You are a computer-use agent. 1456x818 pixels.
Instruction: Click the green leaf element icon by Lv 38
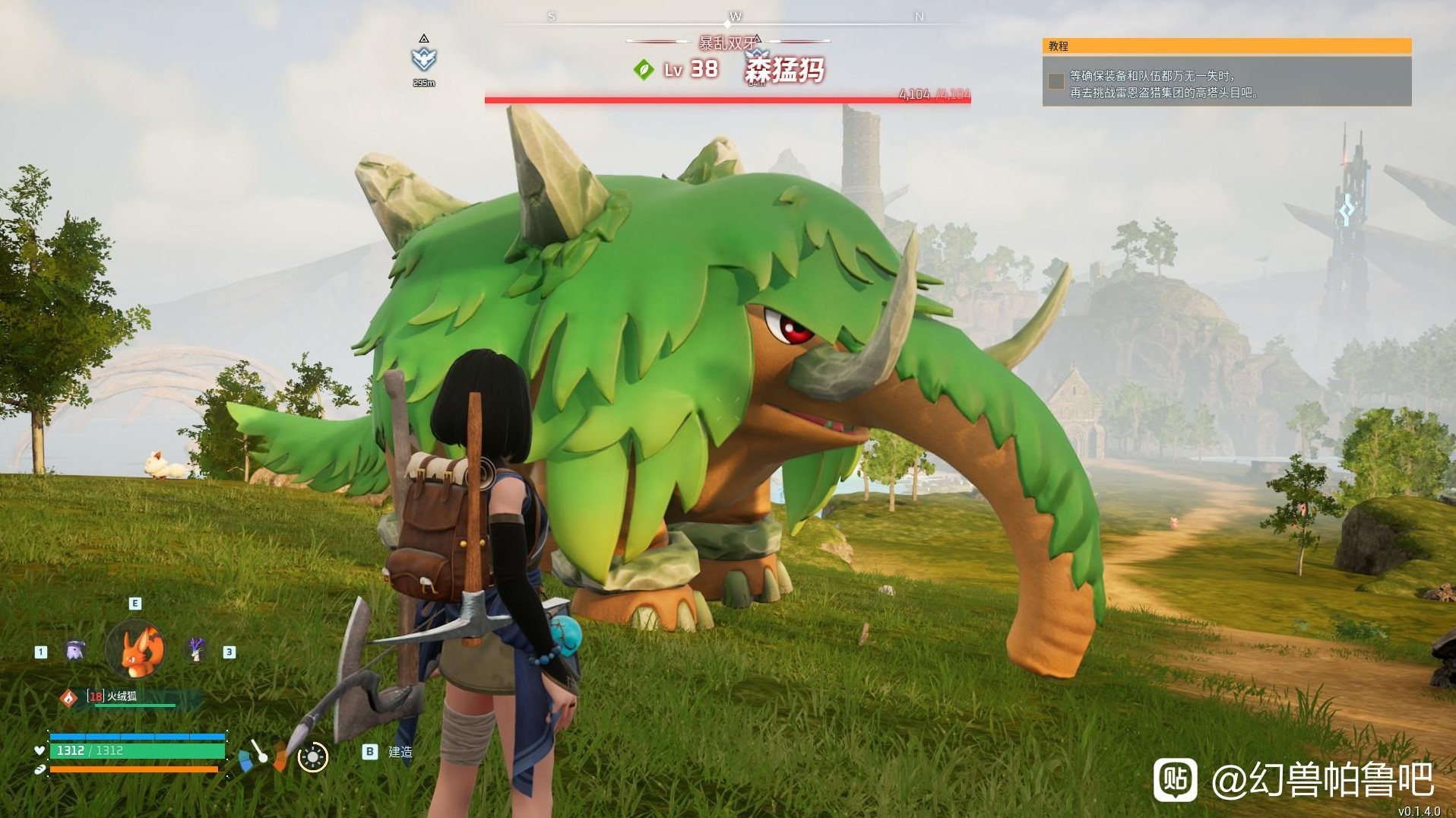click(644, 70)
